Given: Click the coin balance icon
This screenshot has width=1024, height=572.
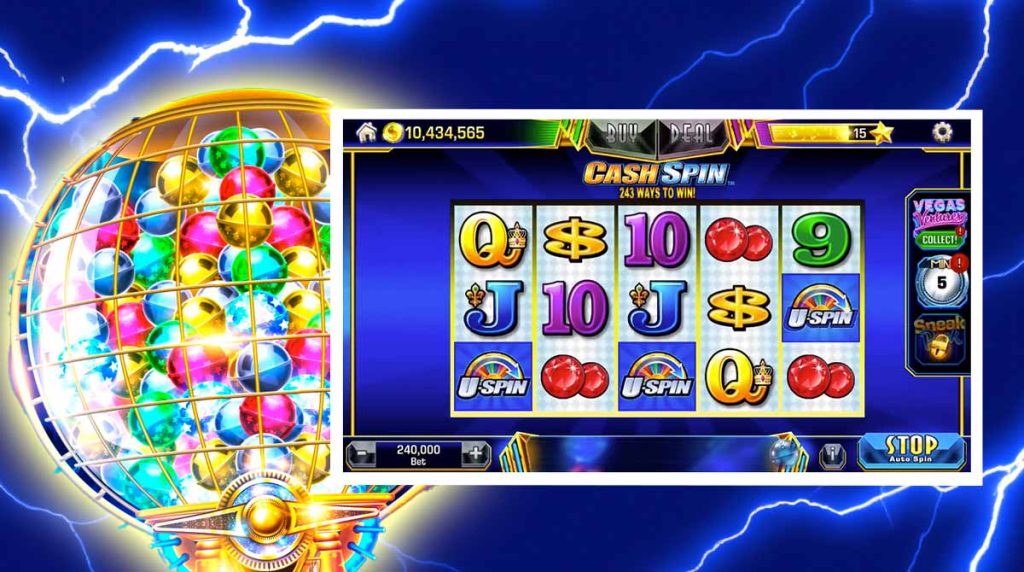Looking at the screenshot, I should [x=393, y=132].
